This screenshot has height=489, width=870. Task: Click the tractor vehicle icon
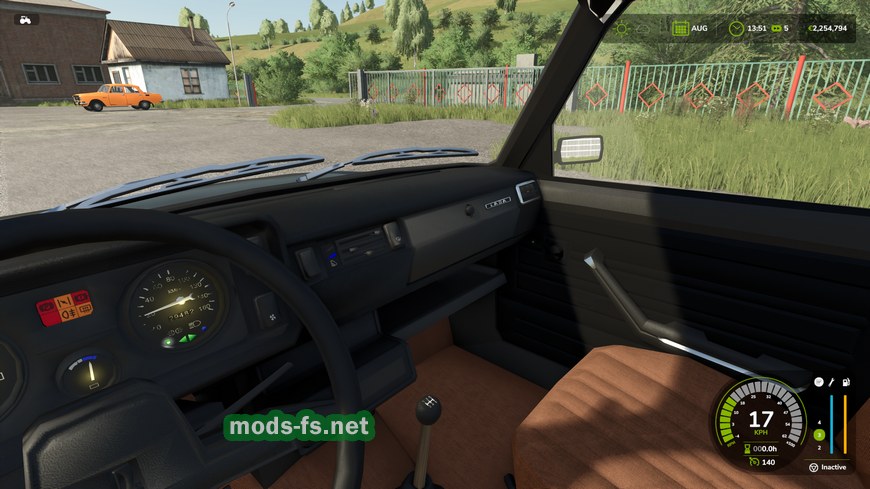(25, 19)
